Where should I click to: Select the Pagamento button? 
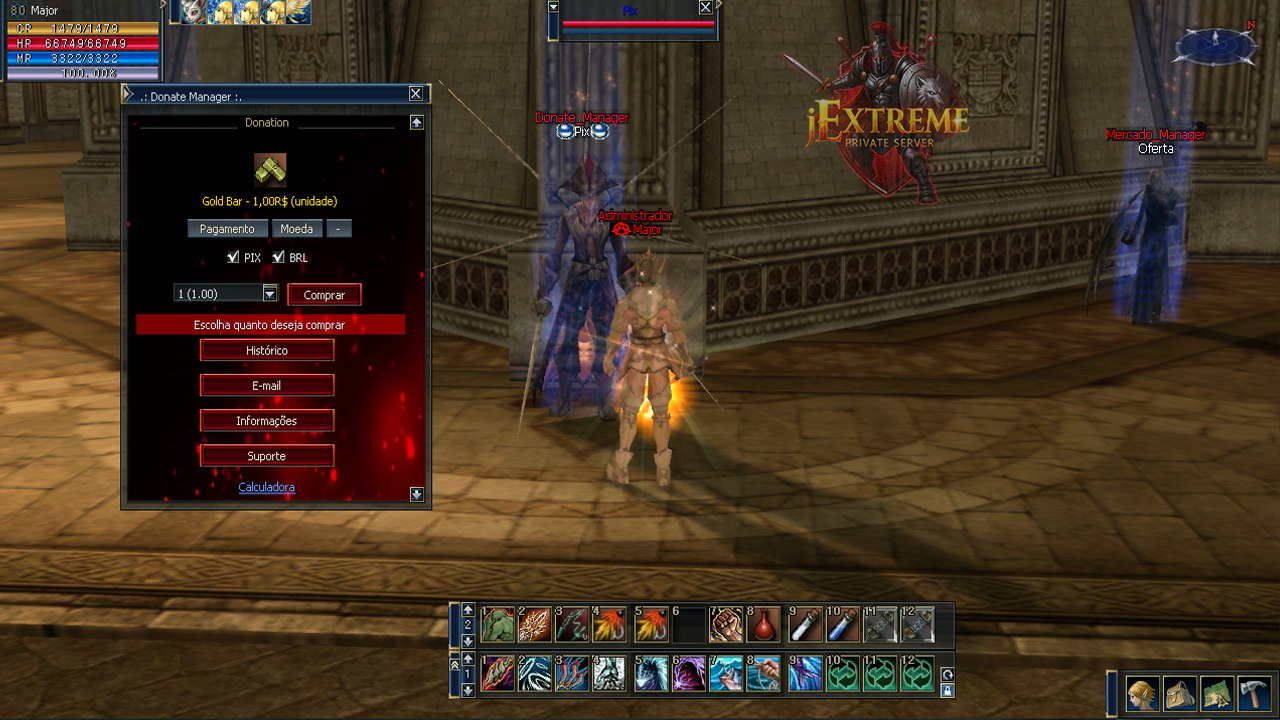(227, 229)
